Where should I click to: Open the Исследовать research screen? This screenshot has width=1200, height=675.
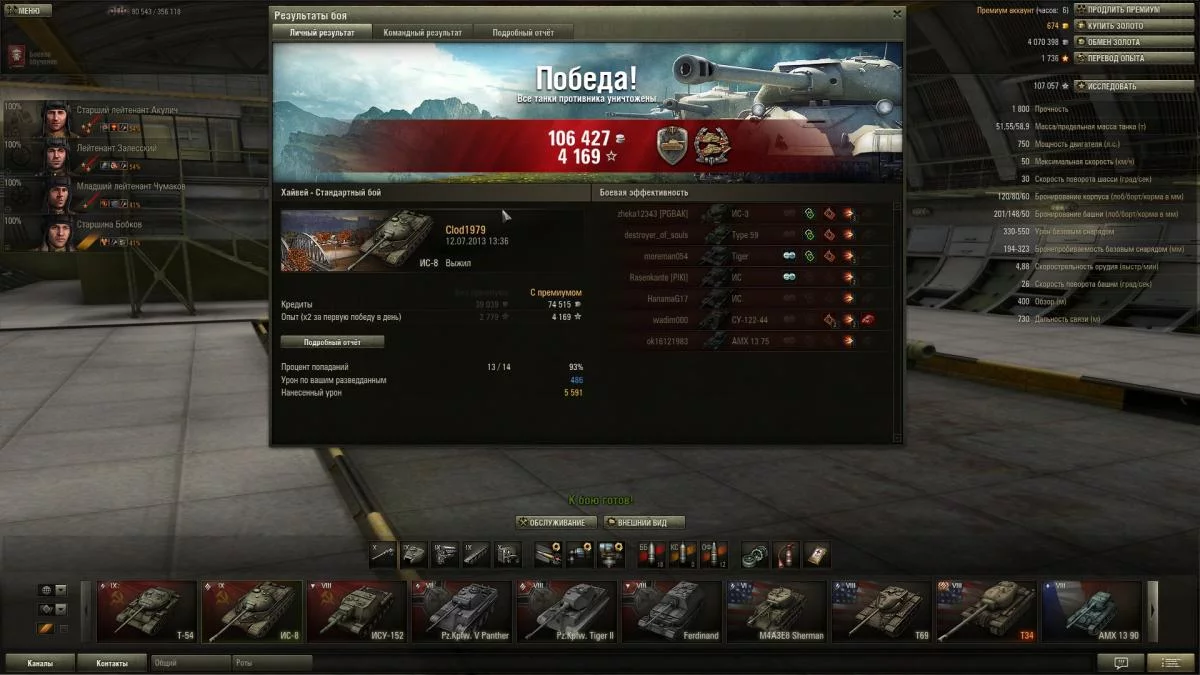[x=1119, y=86]
